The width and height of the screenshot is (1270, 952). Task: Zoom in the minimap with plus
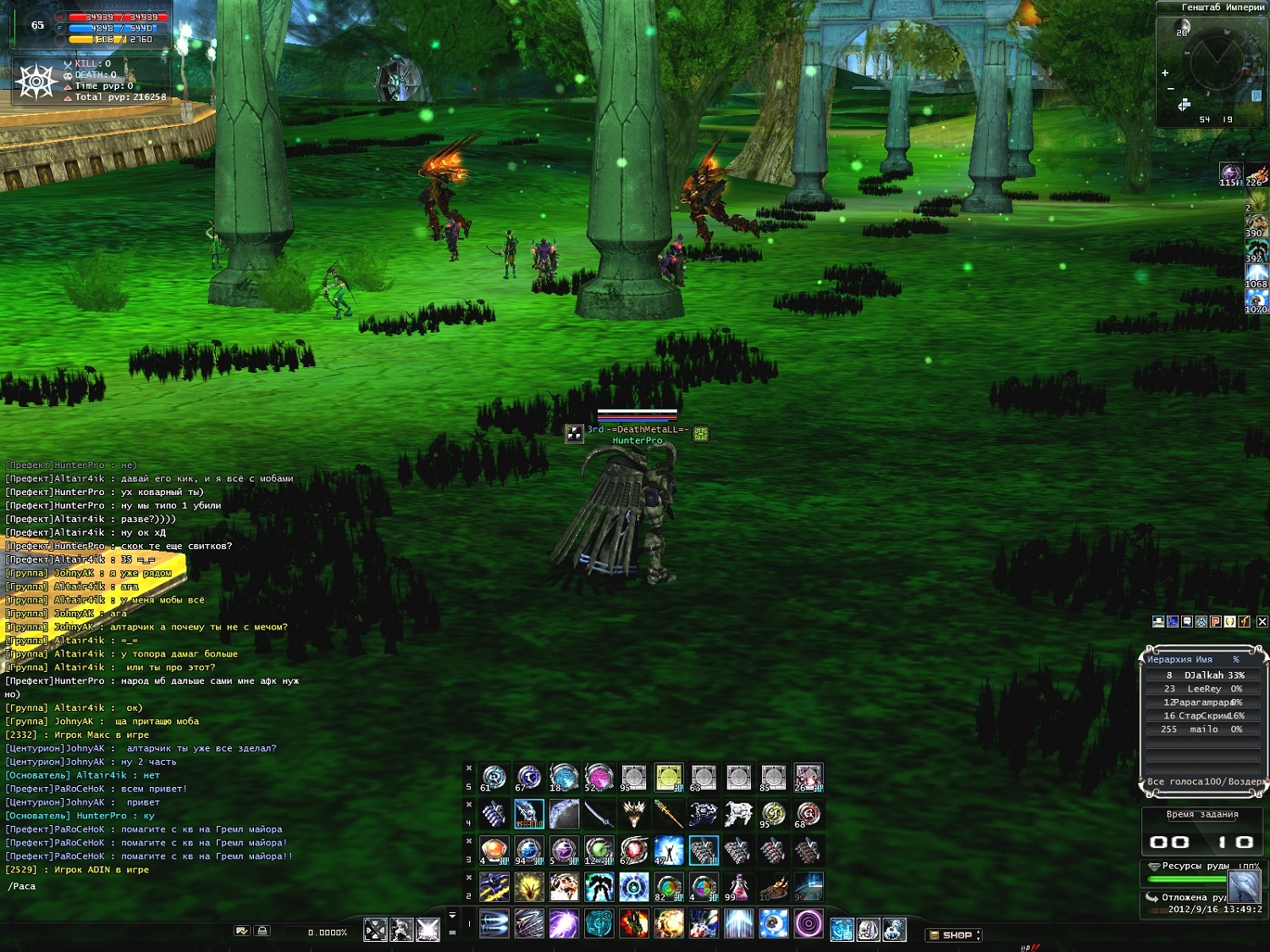[1165, 73]
